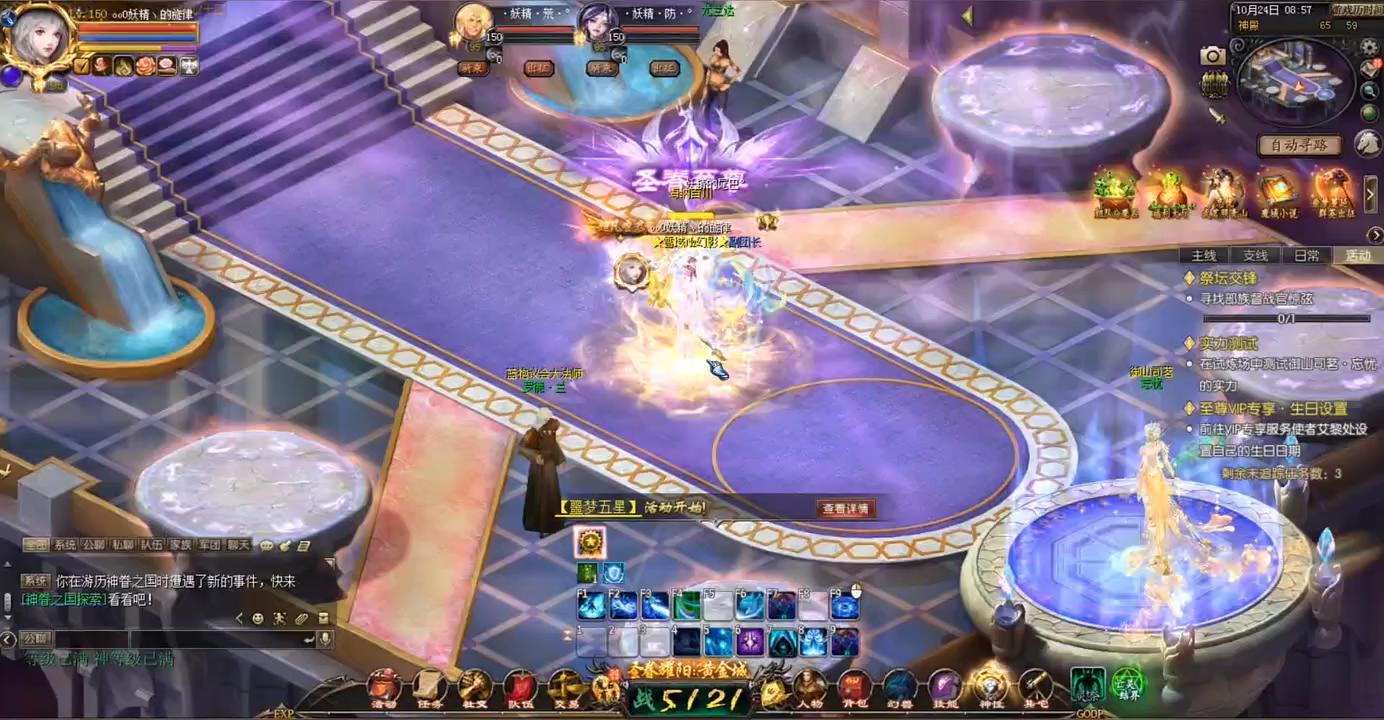This screenshot has width=1384, height=720.
Task: Take a screenshot with the camera icon
Action: [x=1213, y=56]
